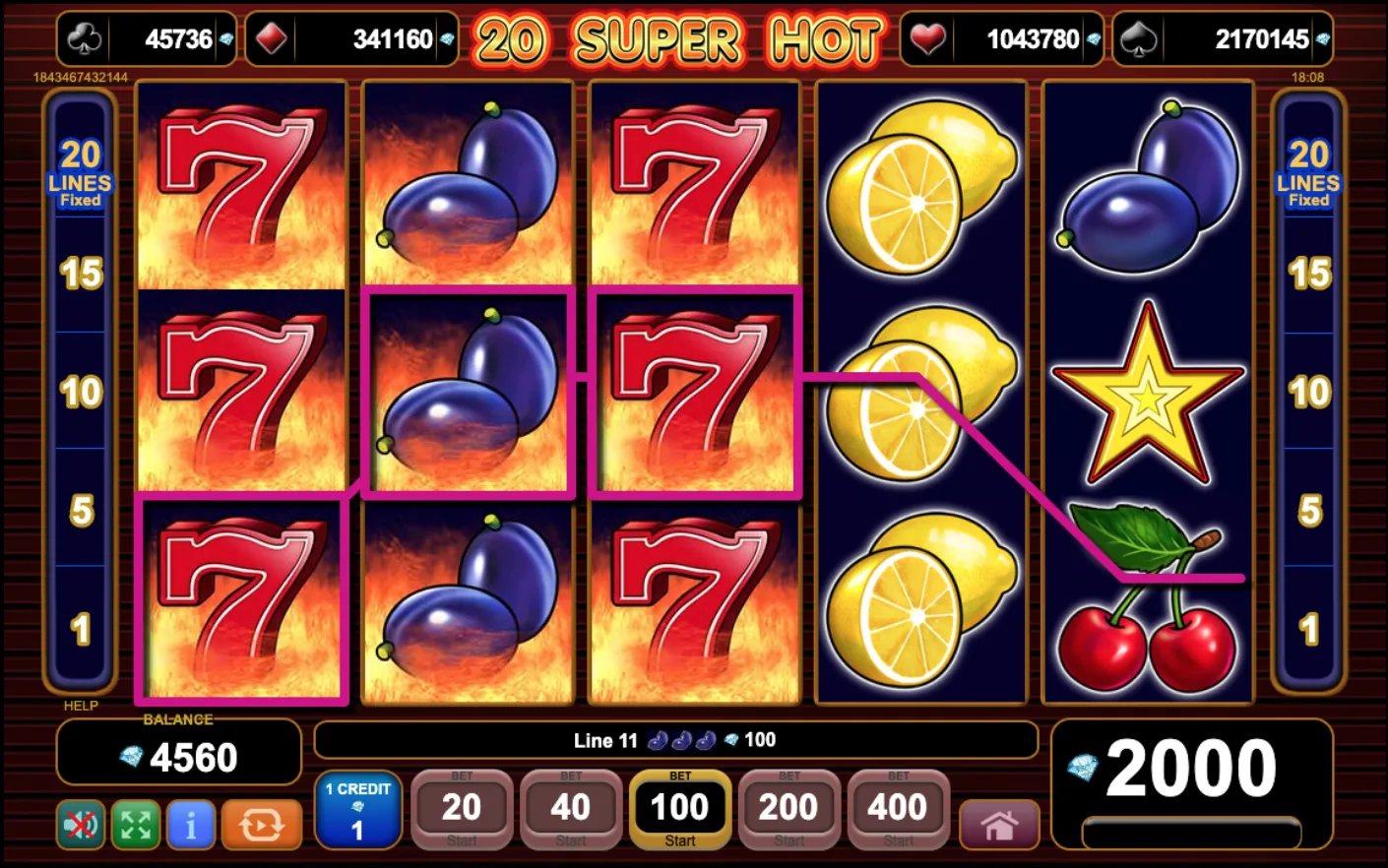Open the HELP menu
1388x868 pixels.
coord(81,706)
